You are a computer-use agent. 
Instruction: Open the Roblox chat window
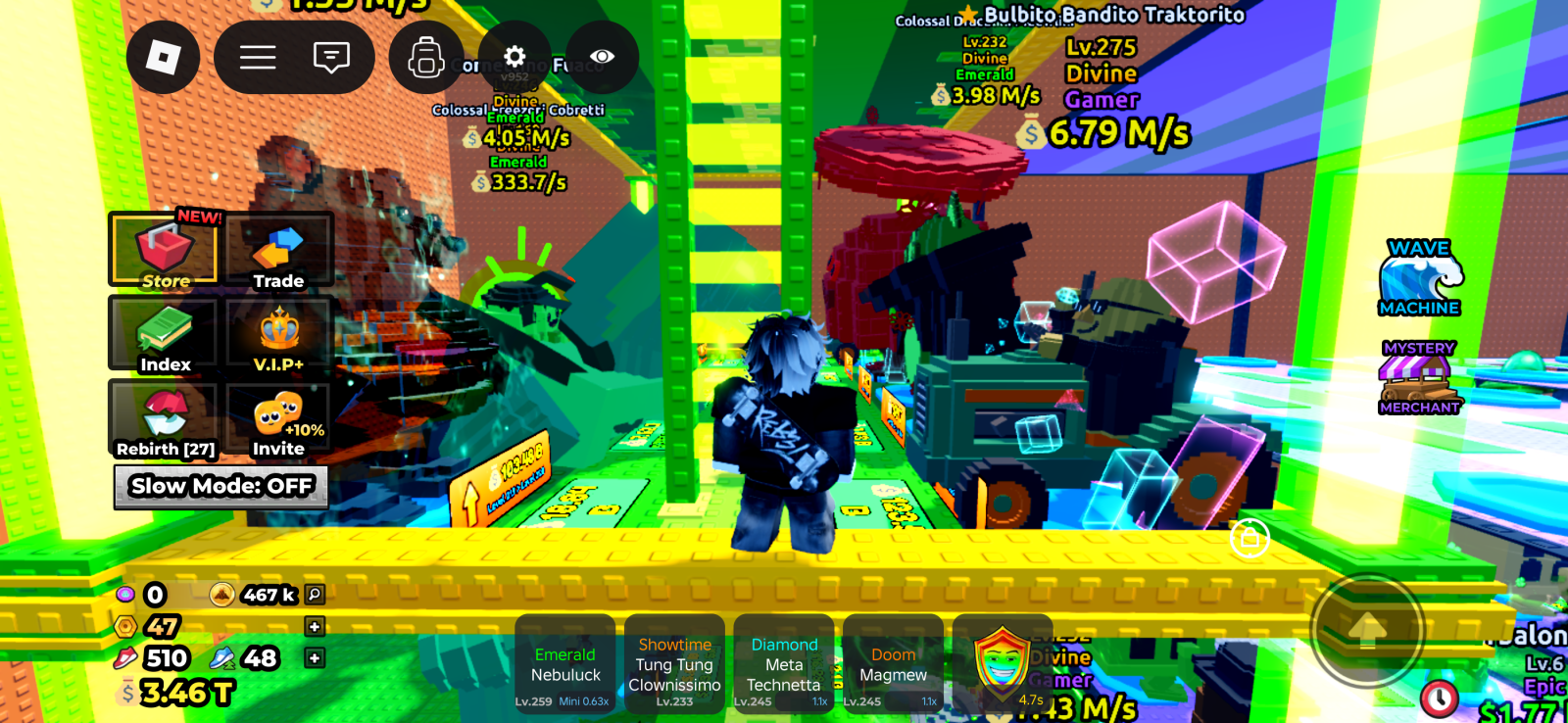[331, 58]
